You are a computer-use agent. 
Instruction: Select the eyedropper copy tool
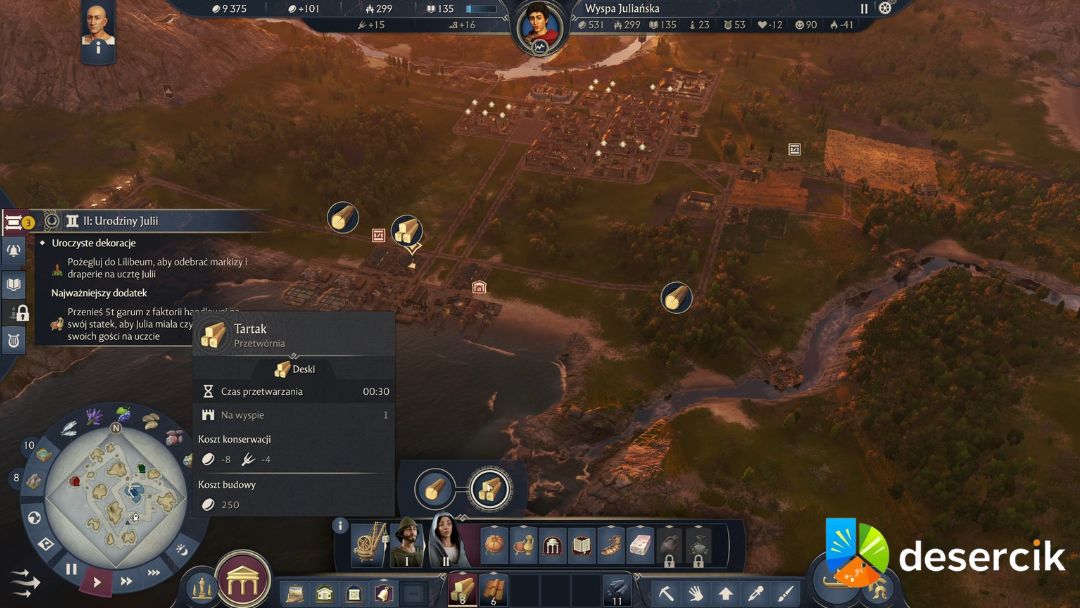click(x=756, y=593)
